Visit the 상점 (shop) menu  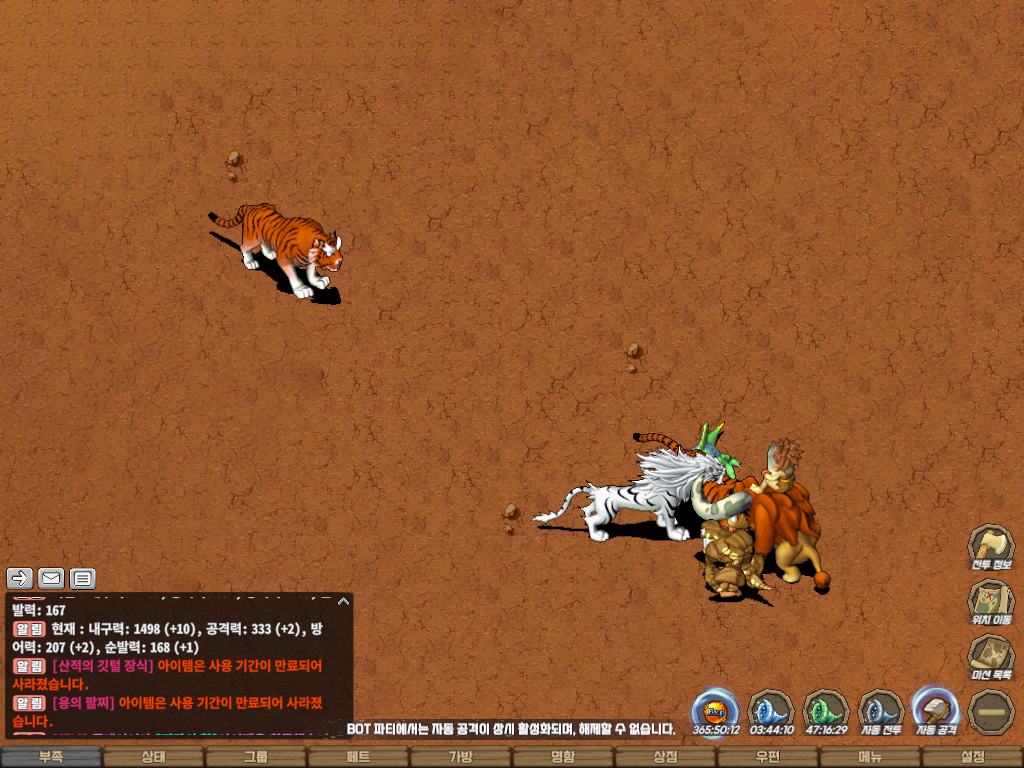coord(665,757)
